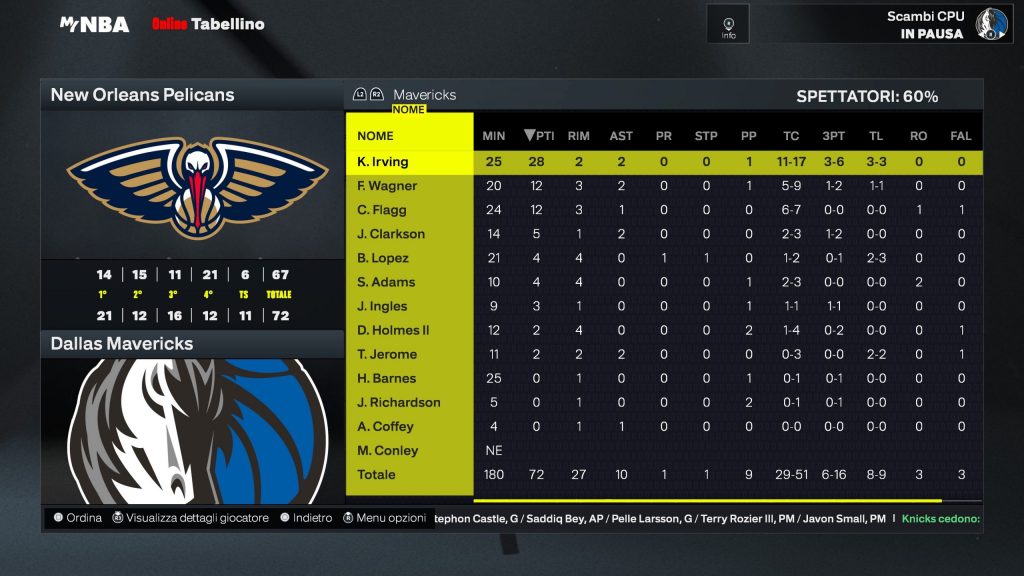Select J. Richardson's row
This screenshot has width=1024, height=576.
click(399, 402)
